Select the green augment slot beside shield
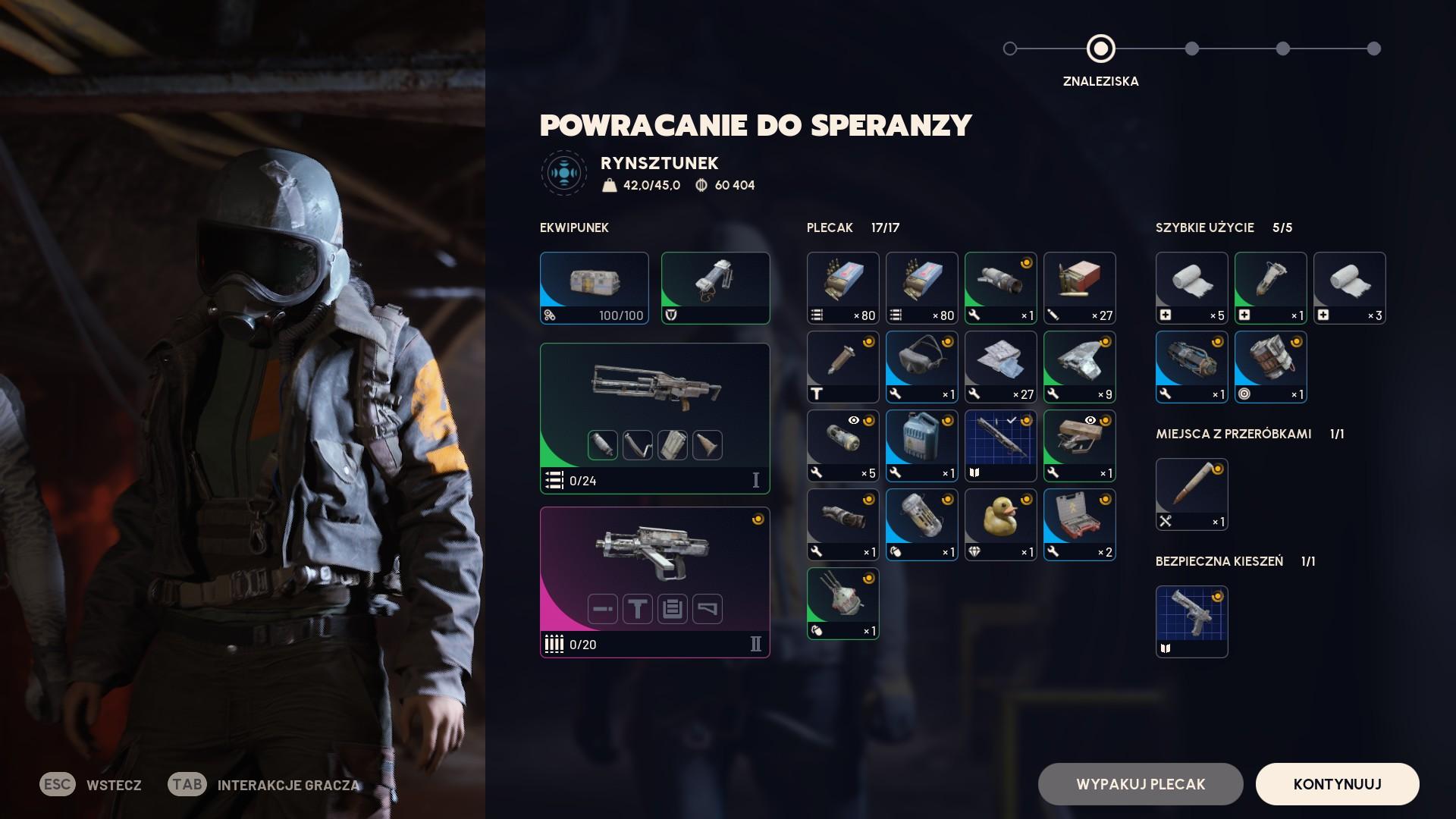1456x819 pixels. (715, 287)
